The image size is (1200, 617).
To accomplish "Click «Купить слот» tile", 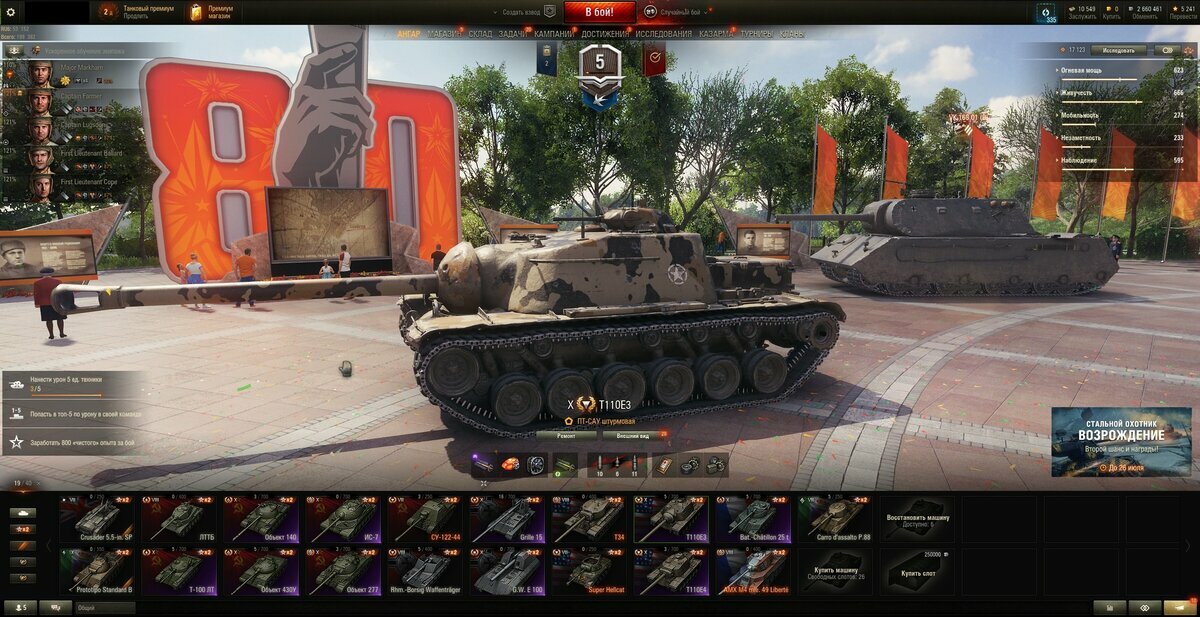I will click(917, 571).
